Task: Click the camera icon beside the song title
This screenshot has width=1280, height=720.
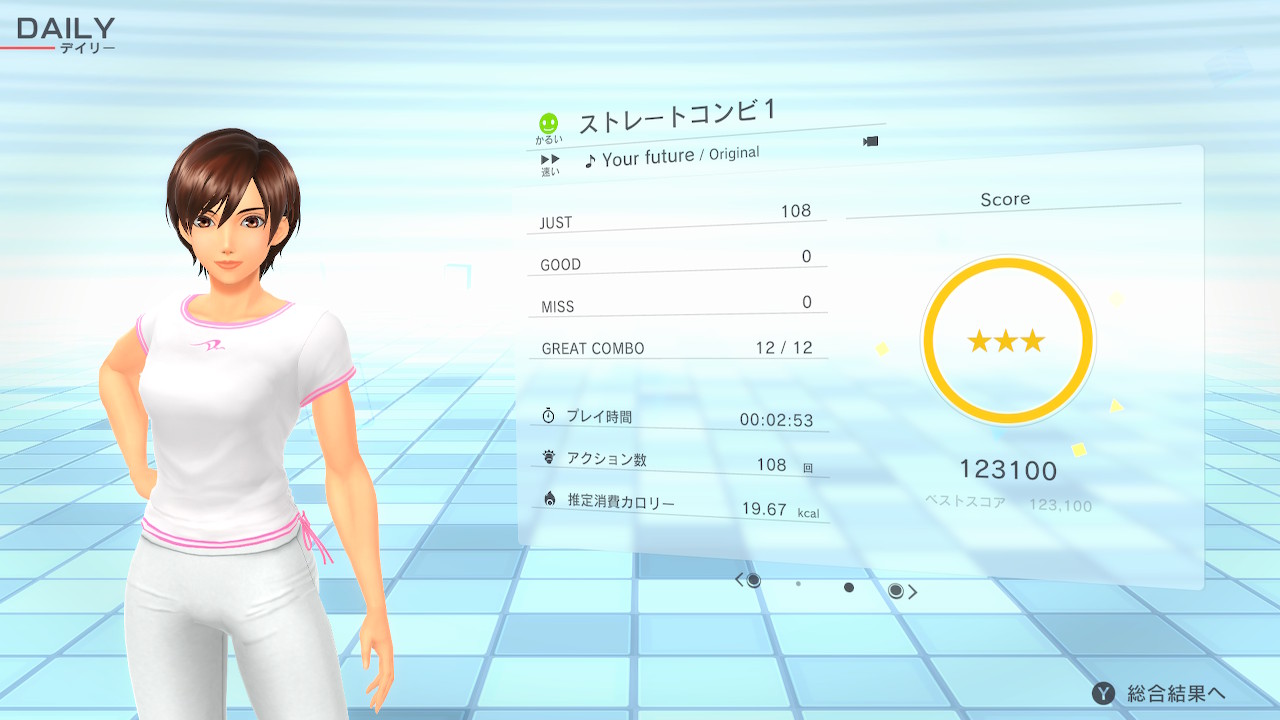Action: tap(870, 141)
